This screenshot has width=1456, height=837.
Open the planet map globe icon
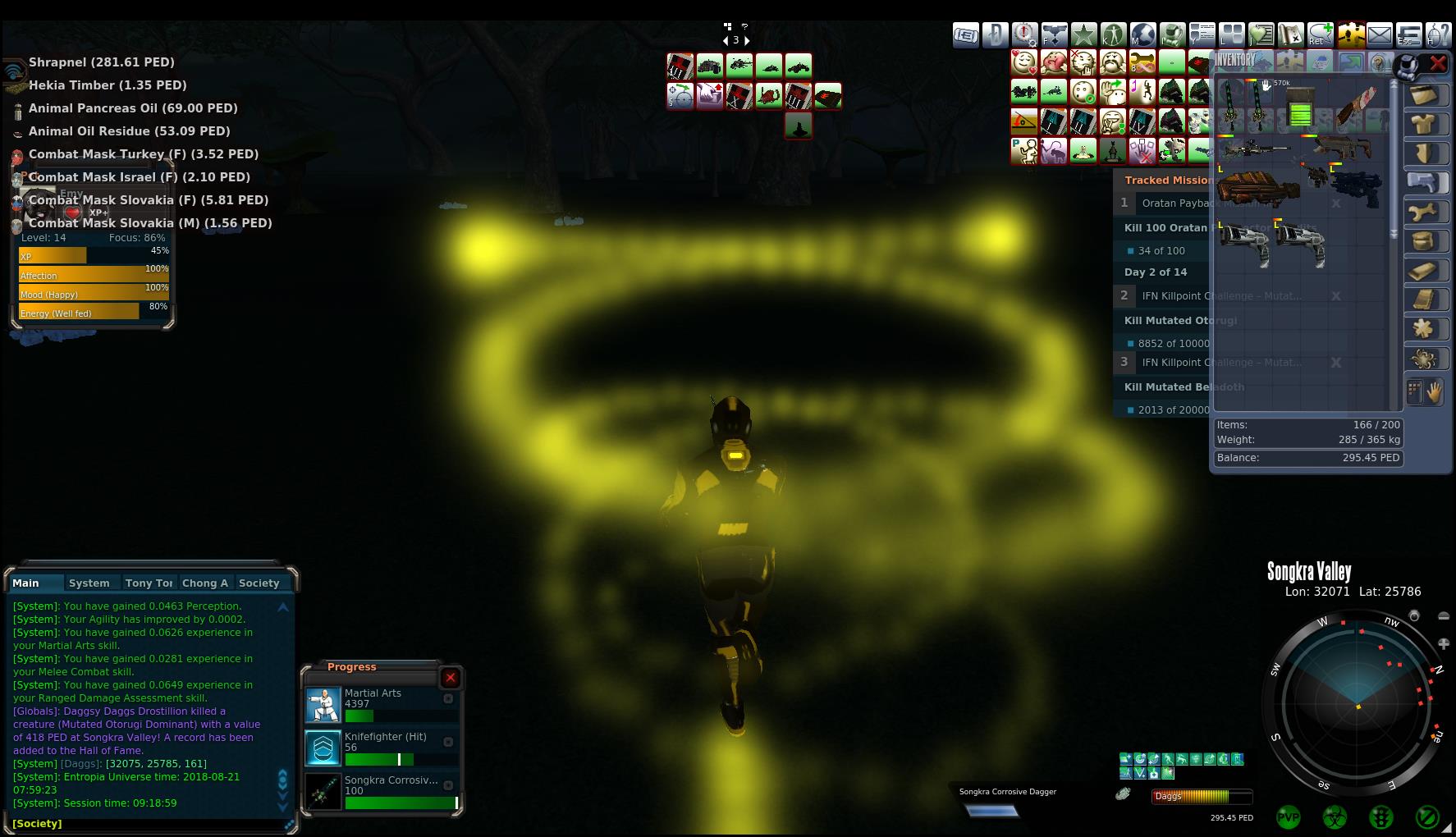click(x=1142, y=34)
